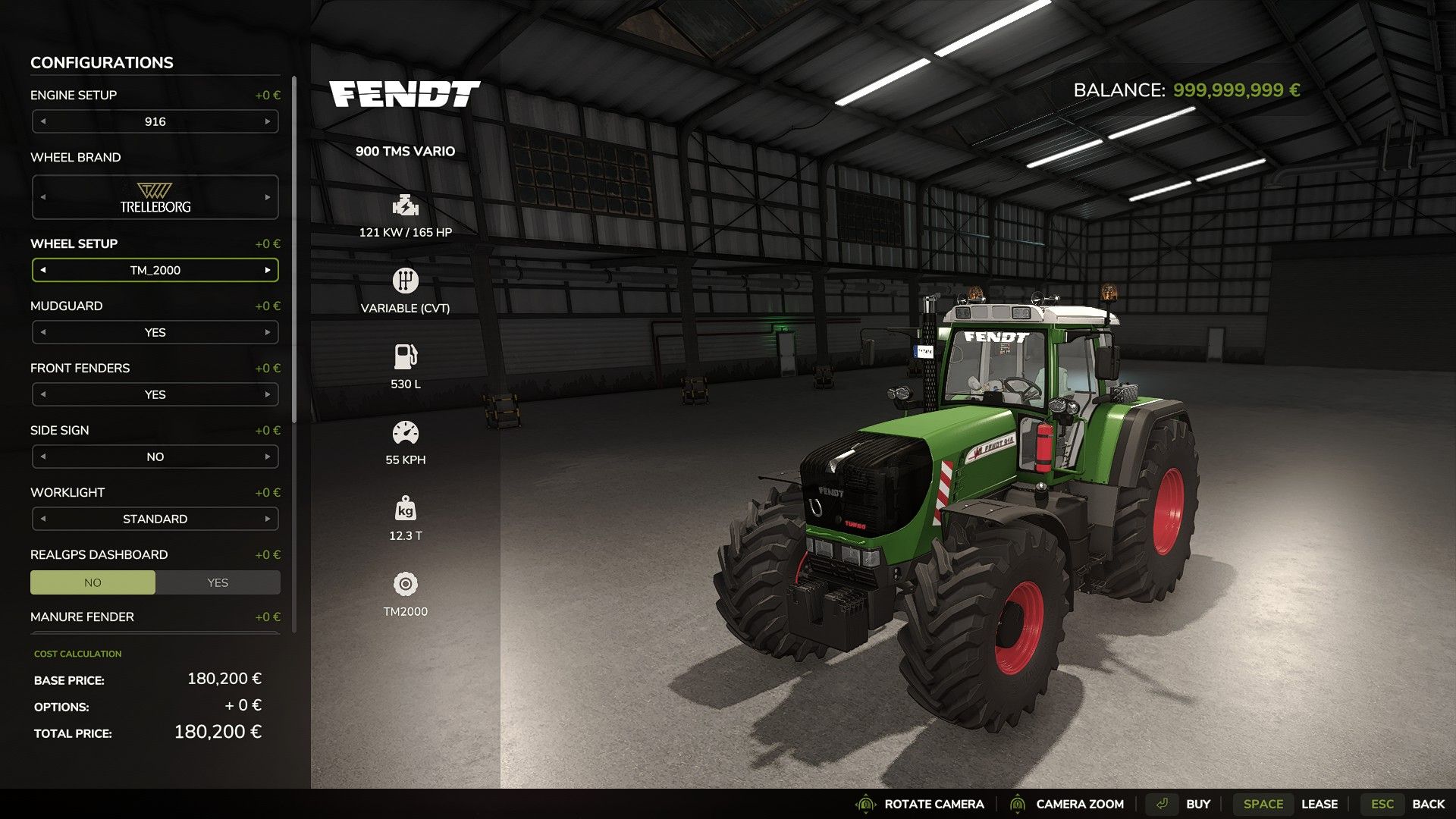Click the Engine Setup next arrow

coord(268,121)
